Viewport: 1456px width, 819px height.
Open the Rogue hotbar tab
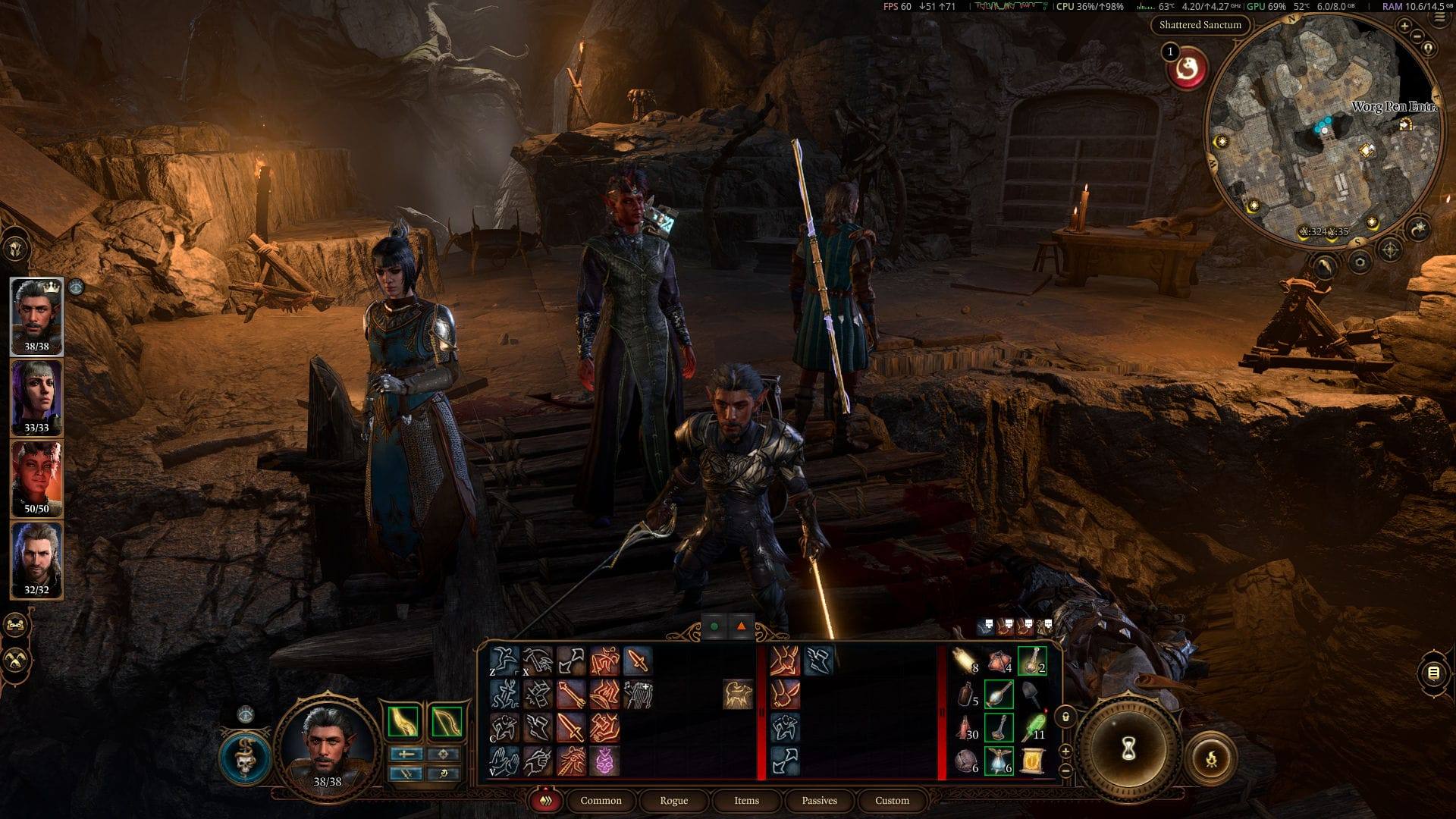(x=673, y=801)
